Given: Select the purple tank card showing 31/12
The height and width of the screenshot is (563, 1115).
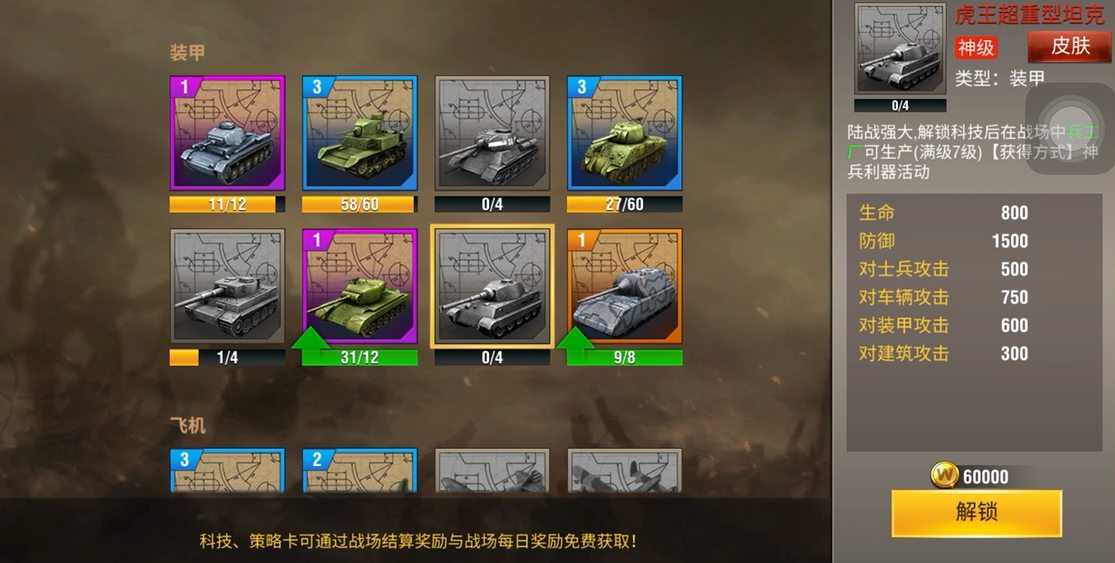Looking at the screenshot, I should click(x=359, y=286).
